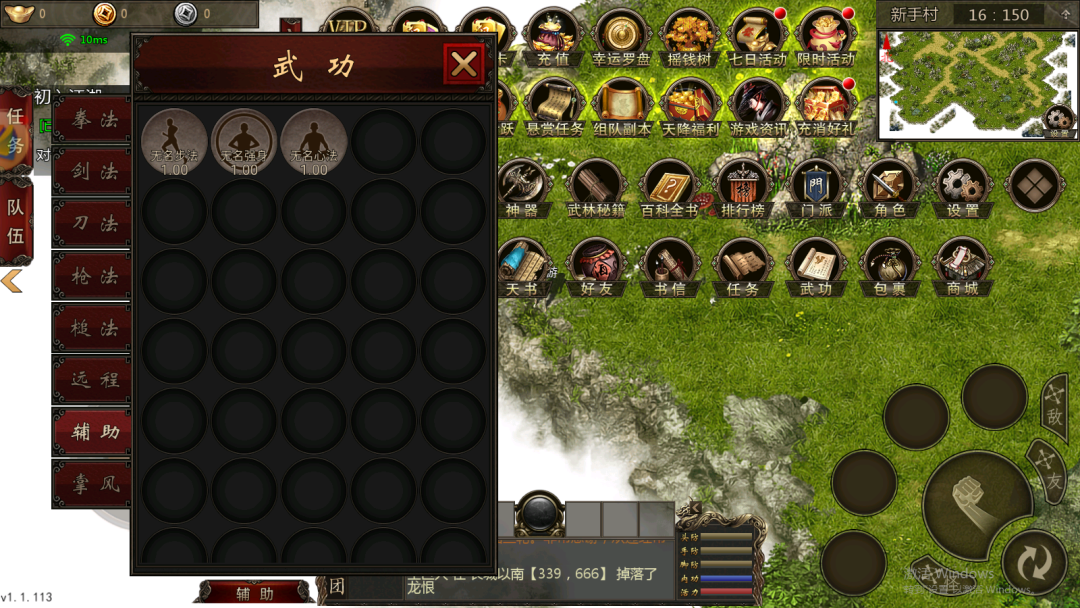Open the 好友 friends list

tap(596, 266)
